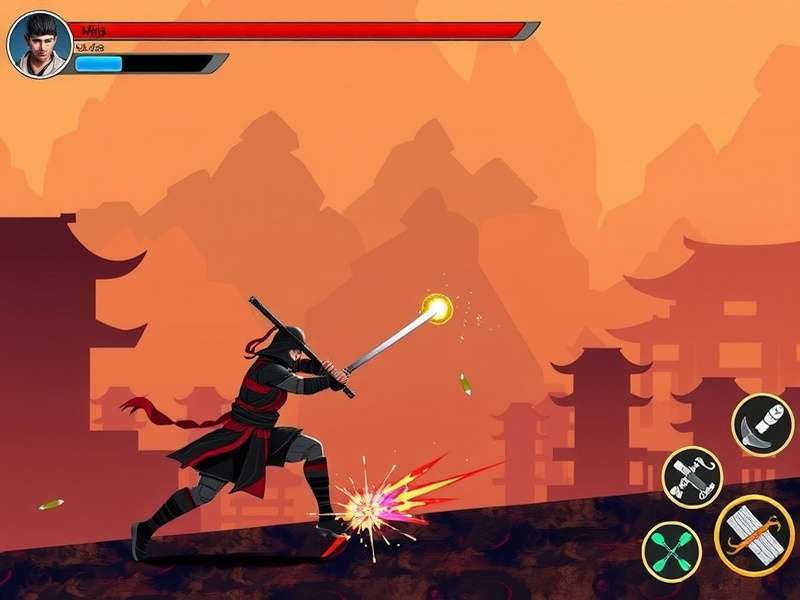Screen dimensions: 800x600
Task: Use the dagger and hook skill
Action: click(691, 477)
